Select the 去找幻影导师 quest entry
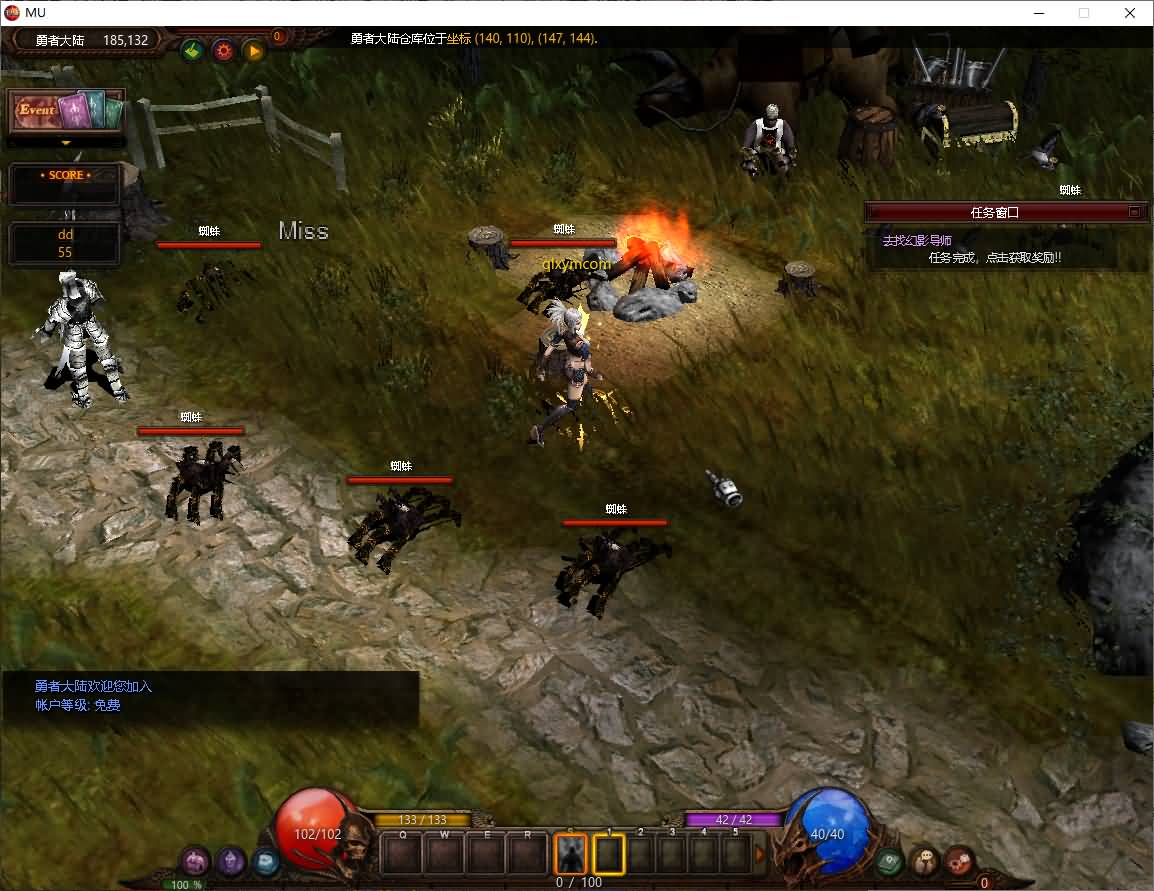The width and height of the screenshot is (1154, 891). 916,241
